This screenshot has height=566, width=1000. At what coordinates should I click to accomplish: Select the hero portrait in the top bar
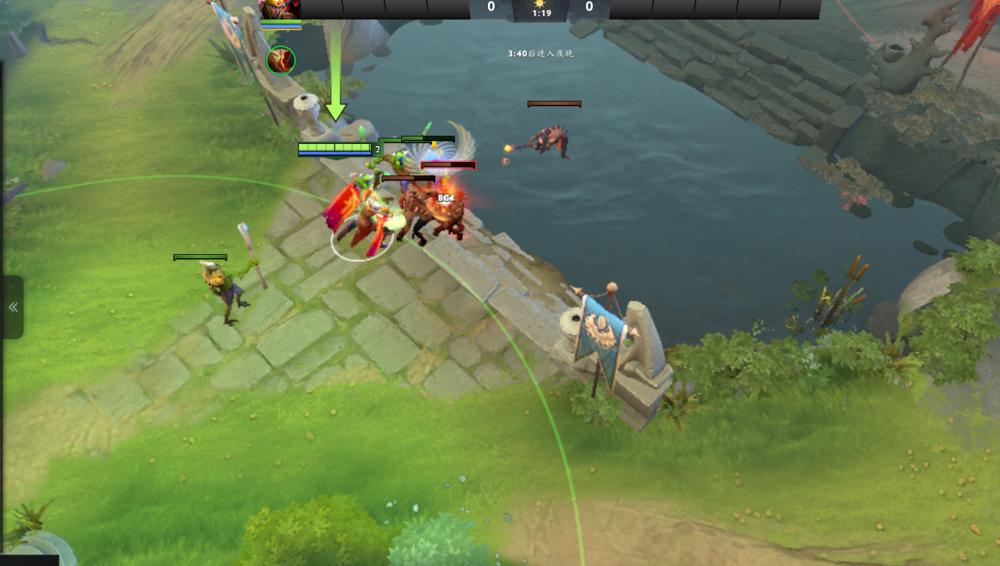[280, 9]
